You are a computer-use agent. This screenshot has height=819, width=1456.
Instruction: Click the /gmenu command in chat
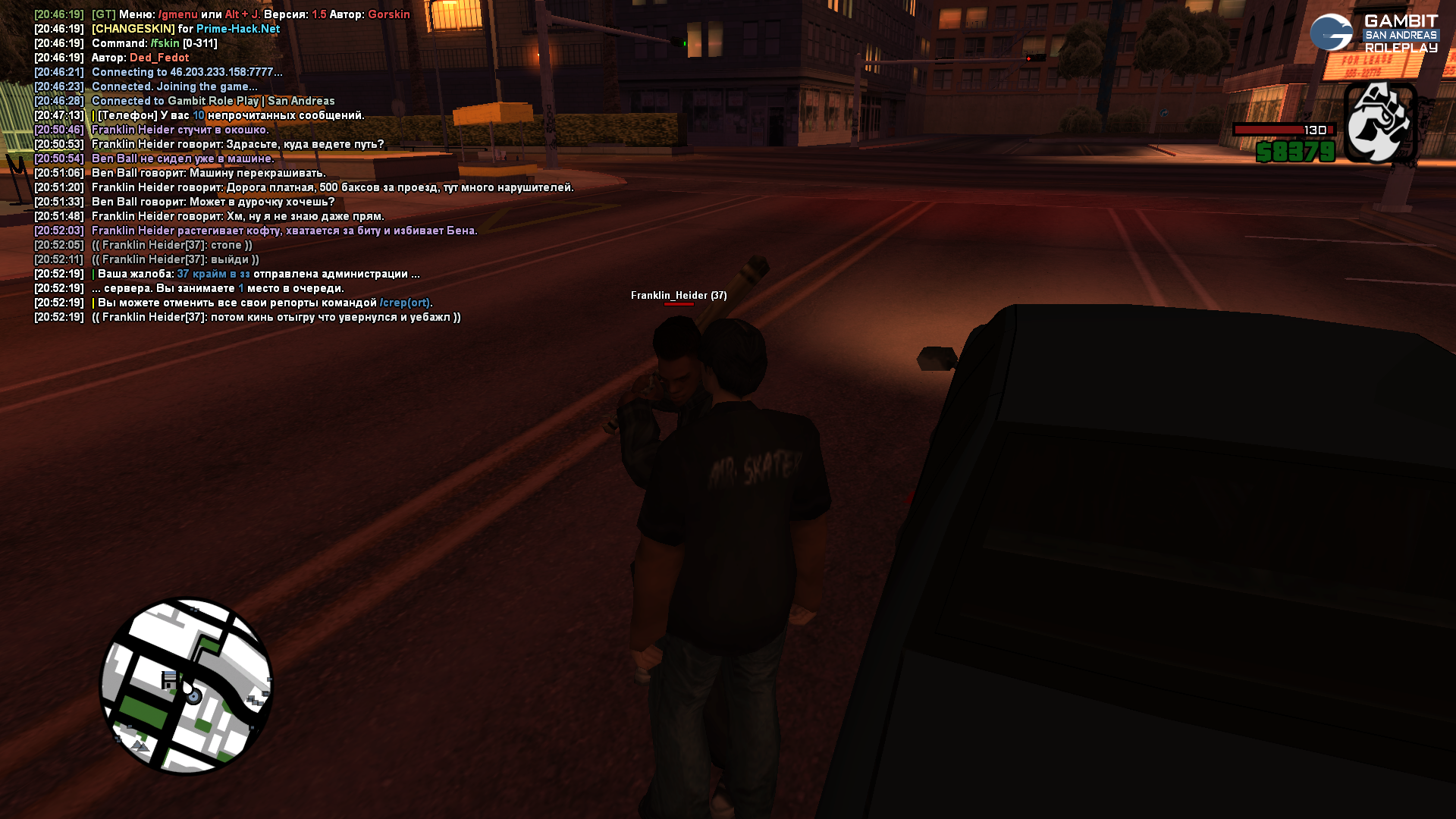tap(177, 14)
